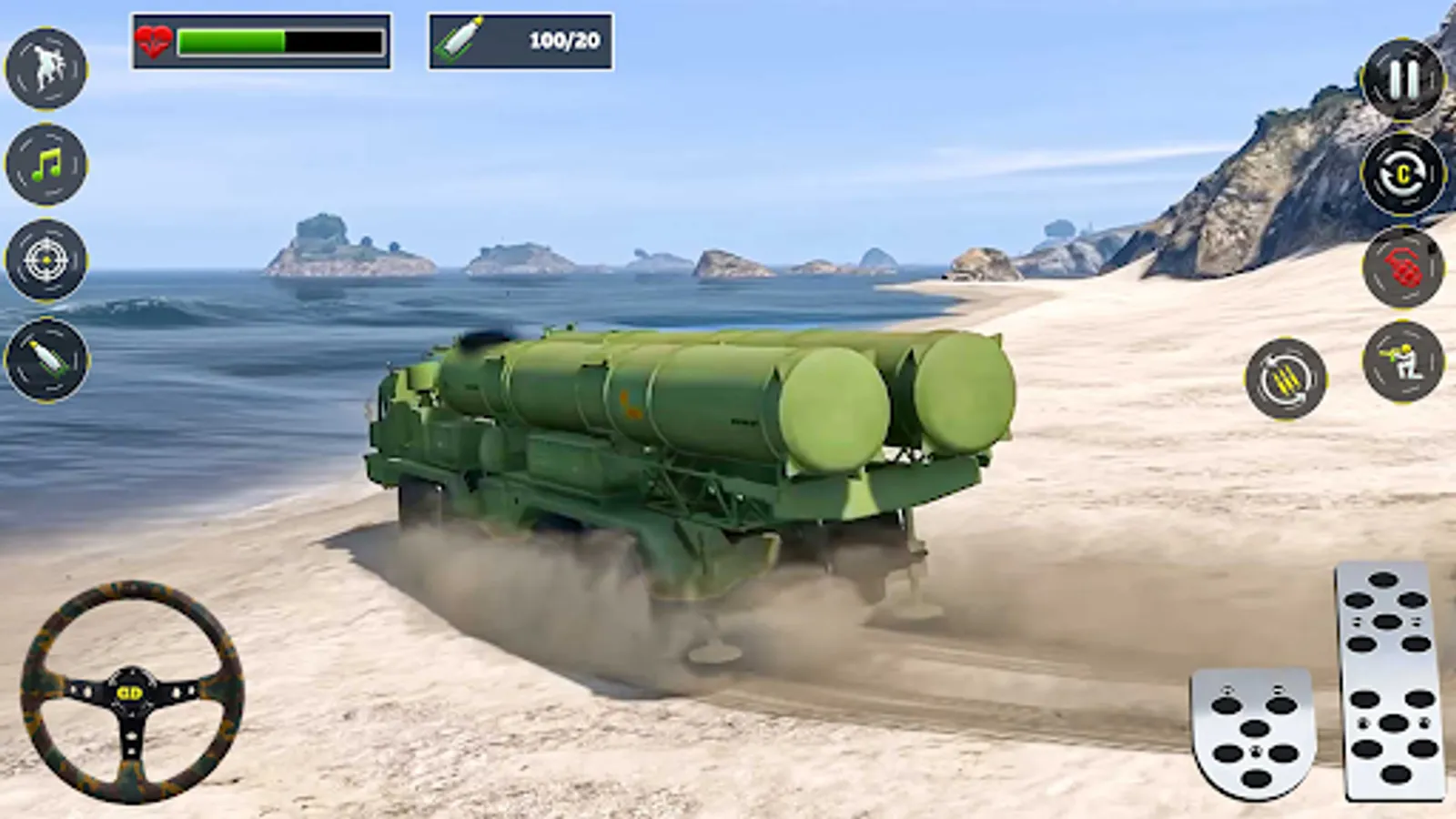Image resolution: width=1456 pixels, height=819 pixels.
Task: Throw a grenade using the red grenade icon
Action: click(x=1401, y=268)
